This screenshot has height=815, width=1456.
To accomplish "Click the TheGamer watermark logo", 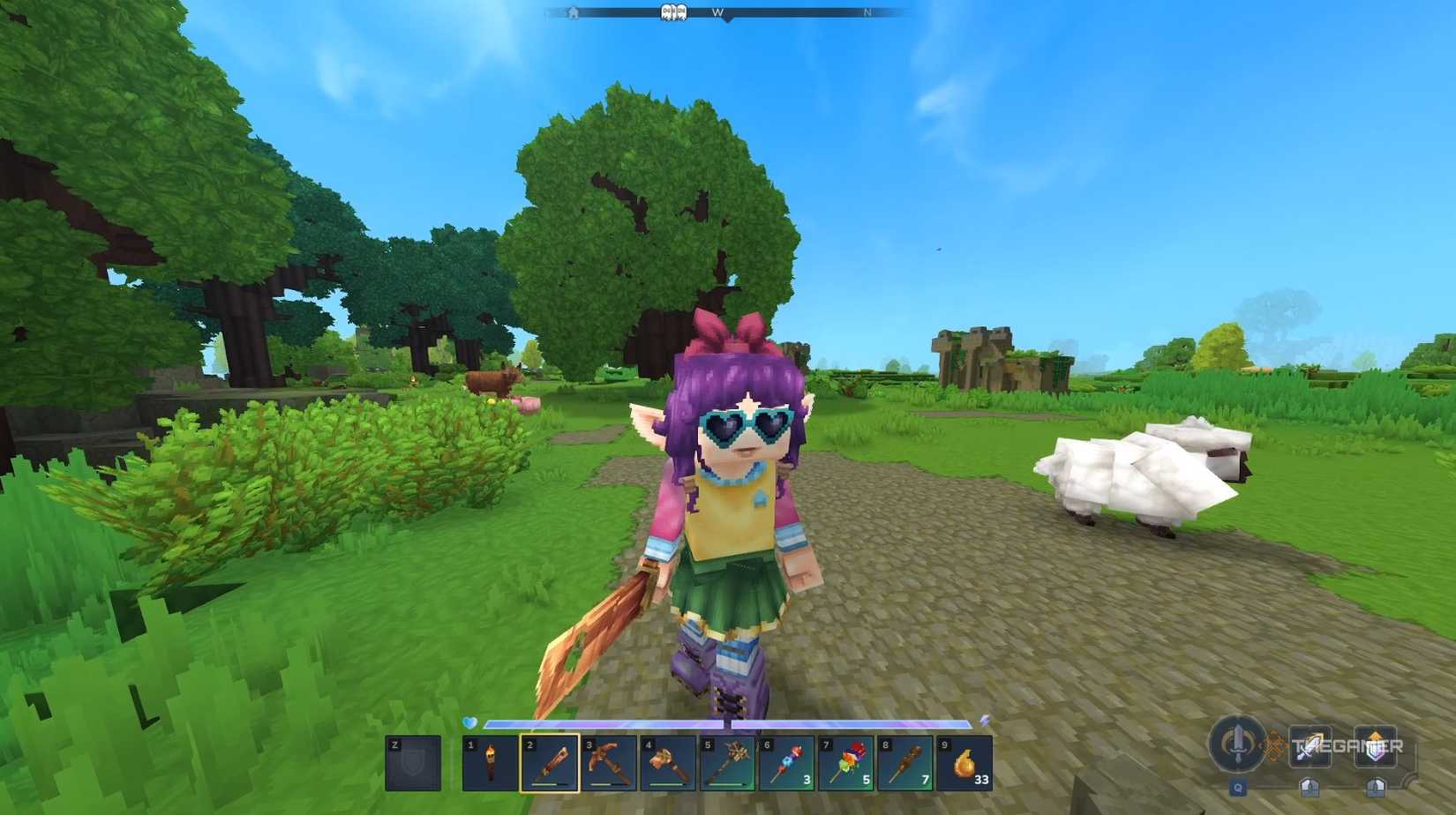I will (x=1347, y=745).
